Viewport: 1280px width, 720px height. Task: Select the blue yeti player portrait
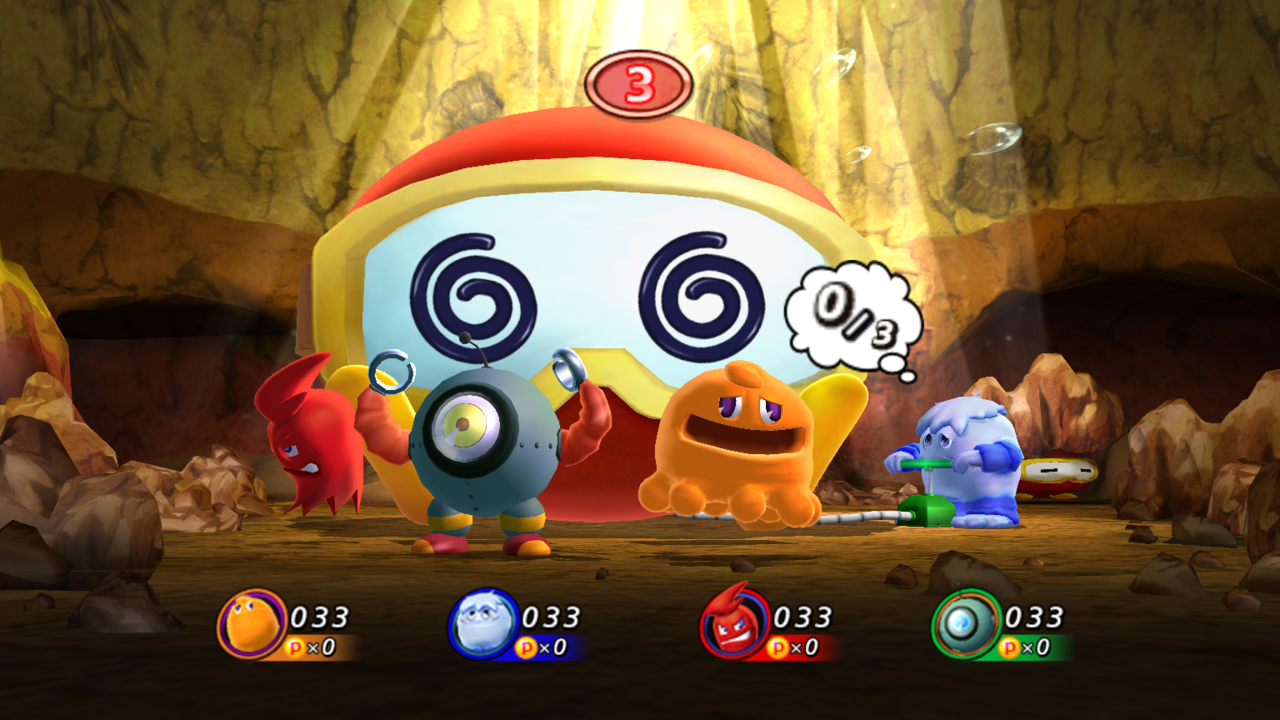[x=483, y=625]
